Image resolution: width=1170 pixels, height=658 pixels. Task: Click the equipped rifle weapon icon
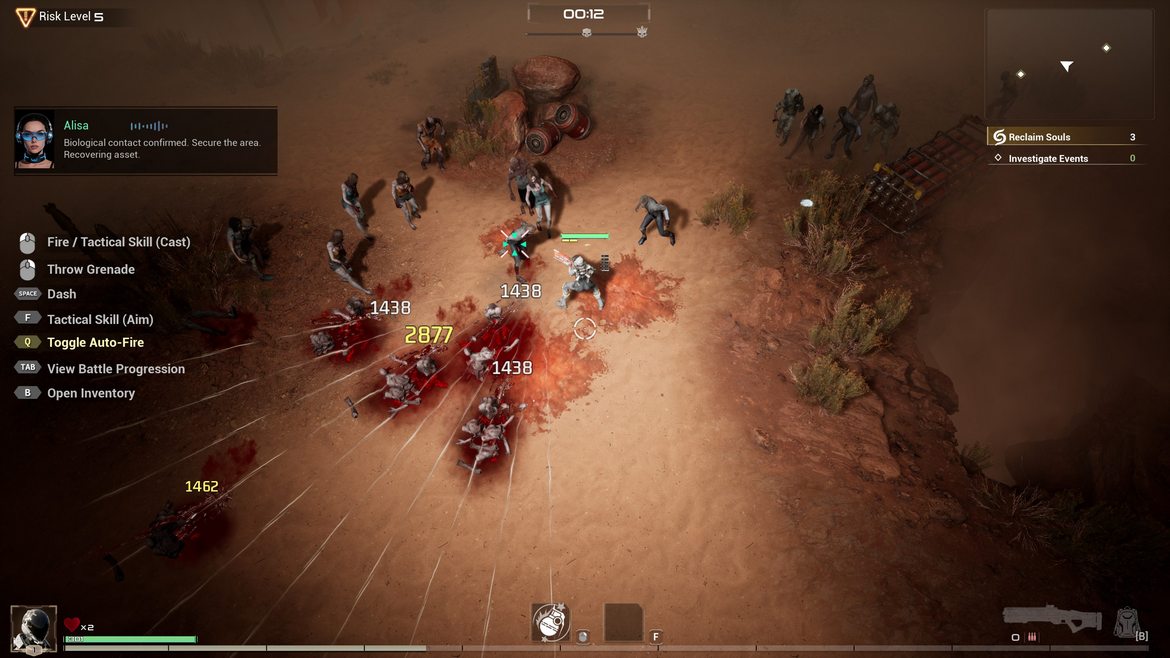click(x=1051, y=619)
